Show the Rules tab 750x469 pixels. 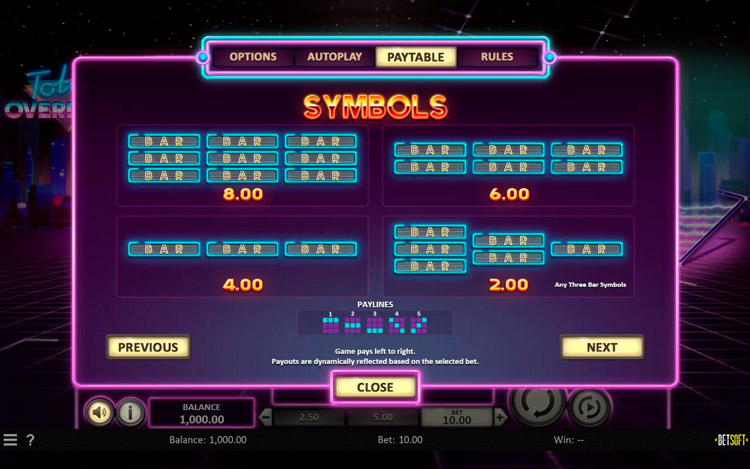click(497, 57)
